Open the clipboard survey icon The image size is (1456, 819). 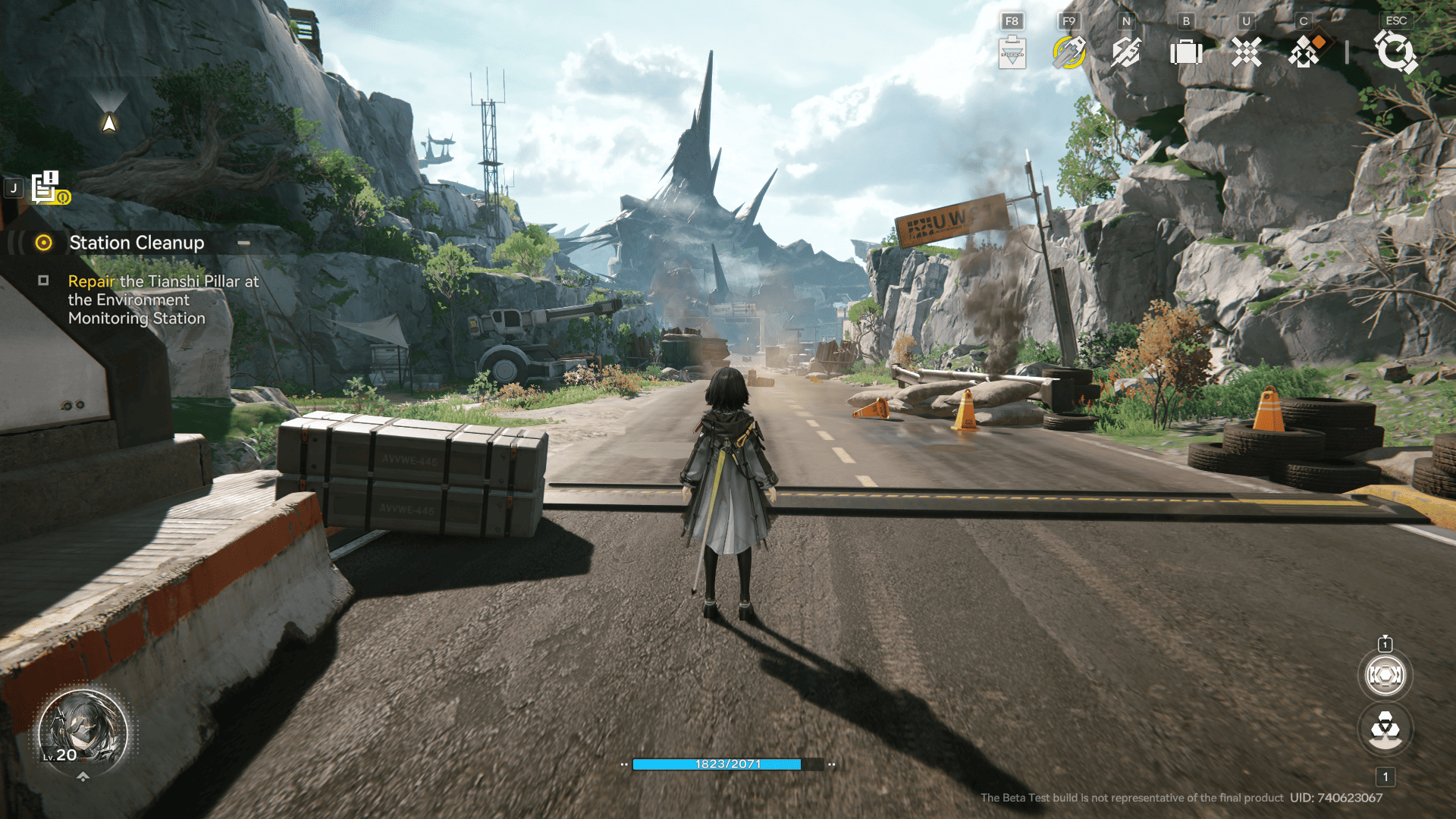(x=1012, y=52)
